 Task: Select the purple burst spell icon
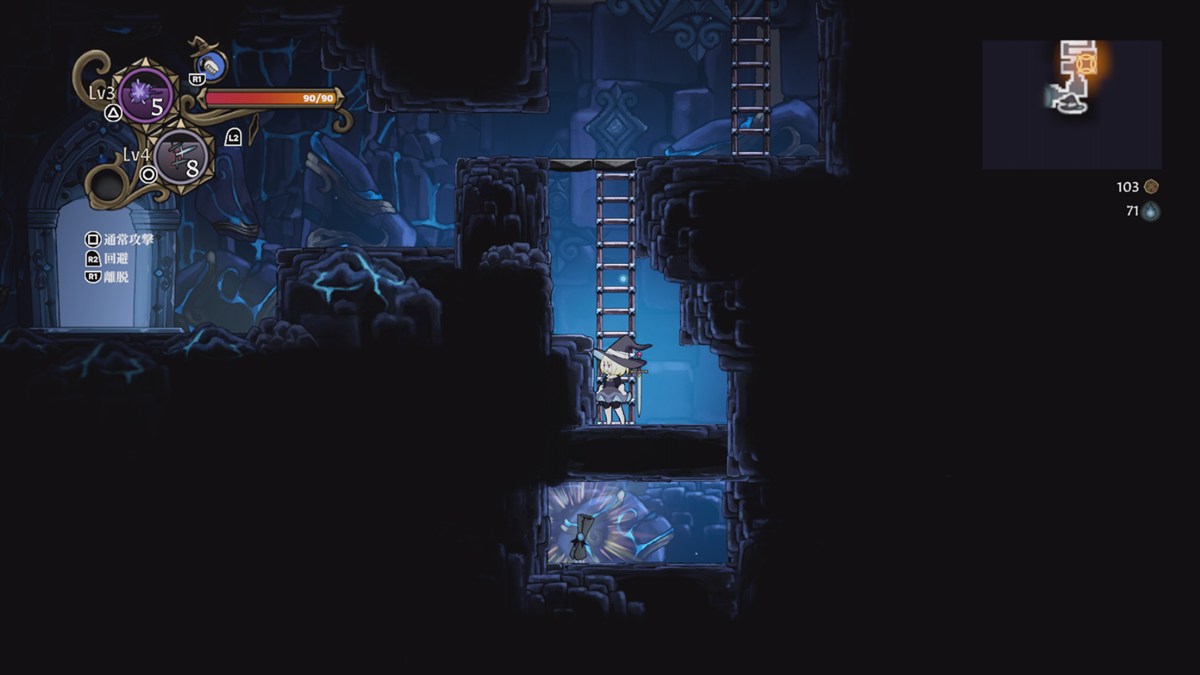point(145,95)
